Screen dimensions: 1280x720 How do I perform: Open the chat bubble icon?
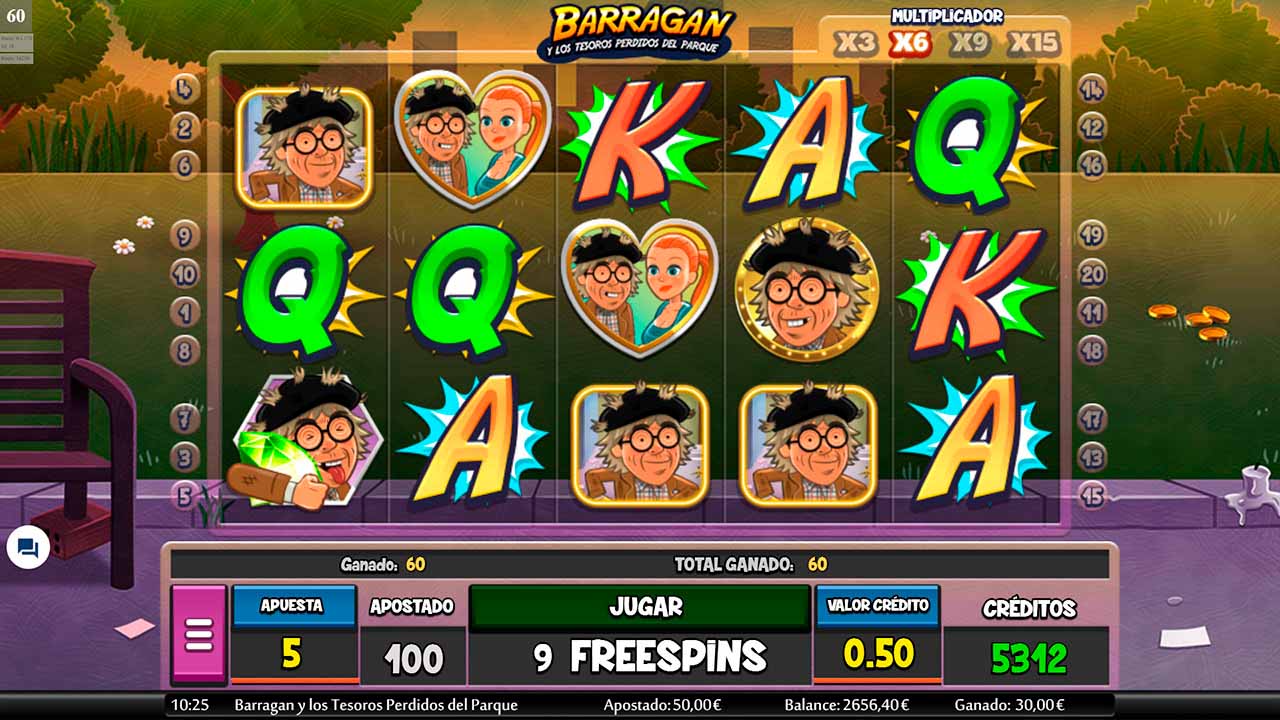[x=28, y=548]
